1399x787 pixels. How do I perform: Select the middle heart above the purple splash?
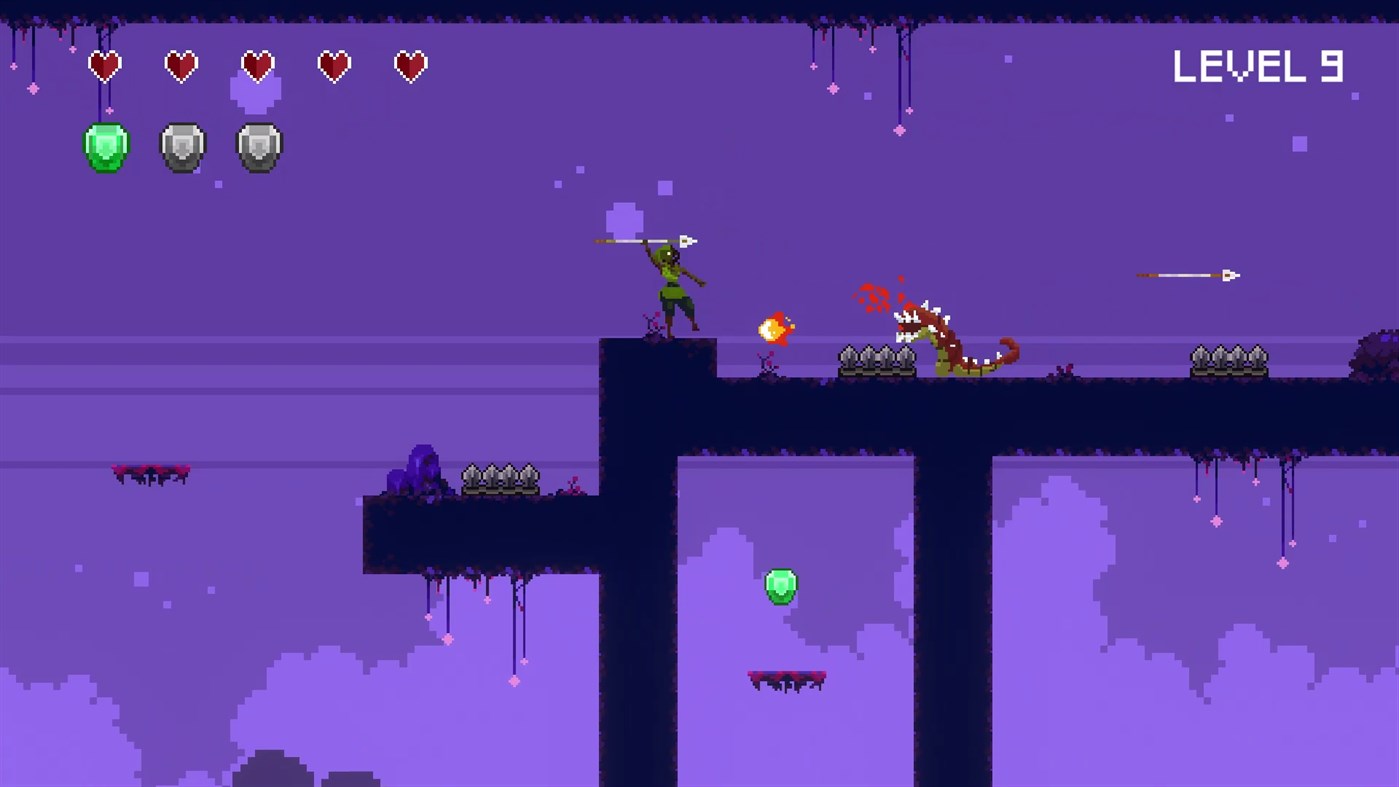tap(257, 66)
